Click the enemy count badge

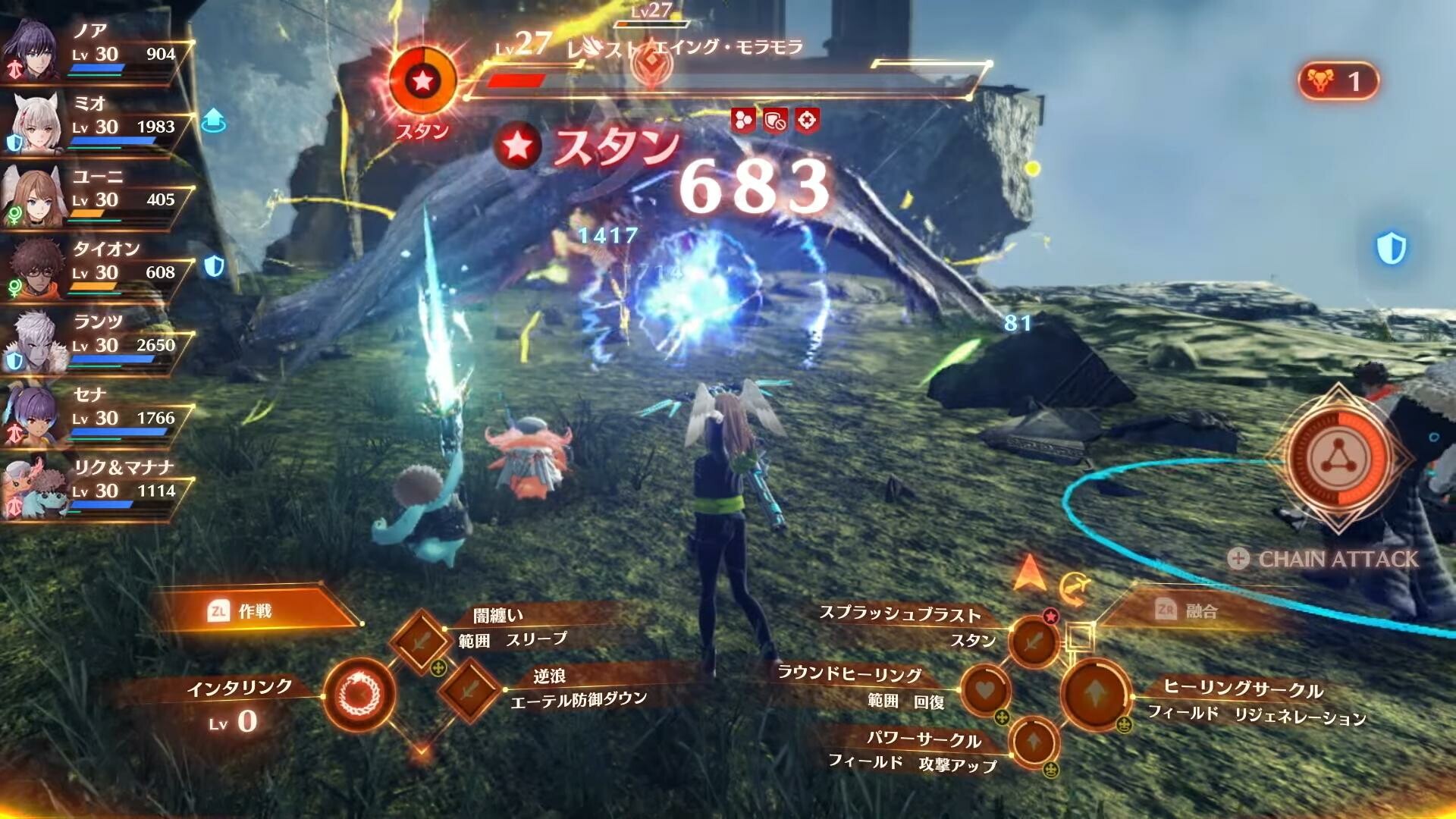1338,81
